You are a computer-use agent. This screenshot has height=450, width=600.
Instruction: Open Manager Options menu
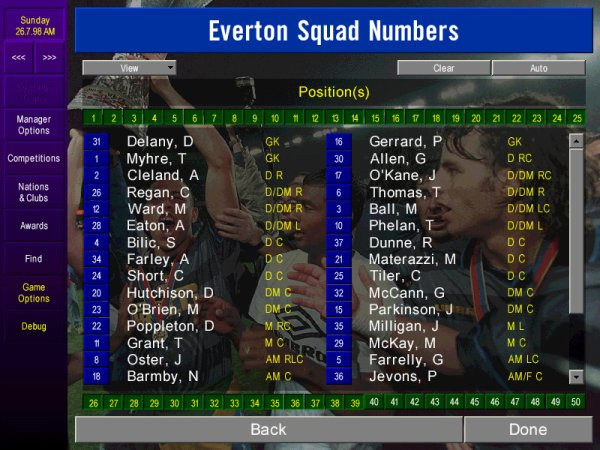[x=33, y=124]
